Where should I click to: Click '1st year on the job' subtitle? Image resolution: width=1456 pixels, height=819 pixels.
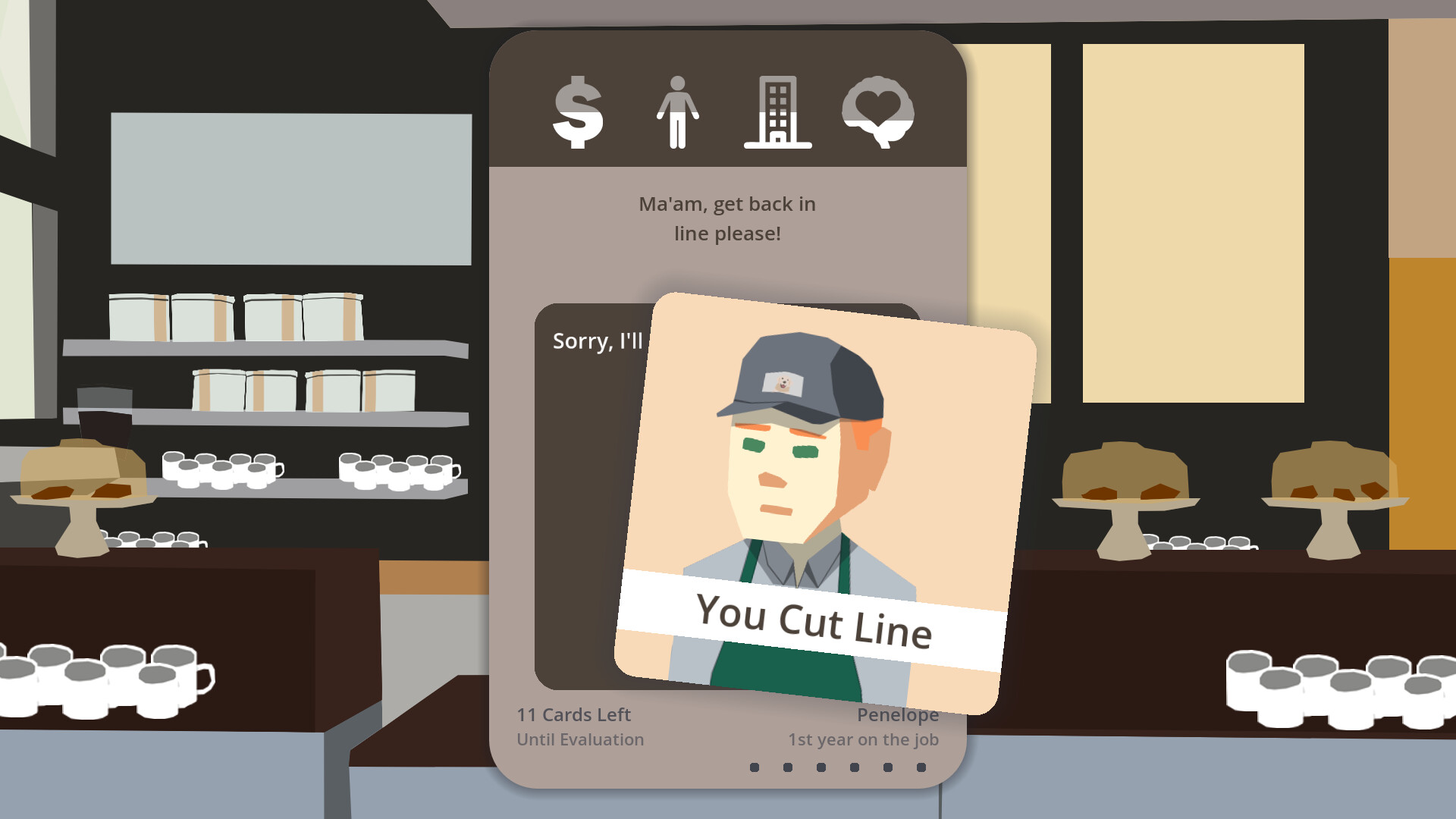(864, 739)
